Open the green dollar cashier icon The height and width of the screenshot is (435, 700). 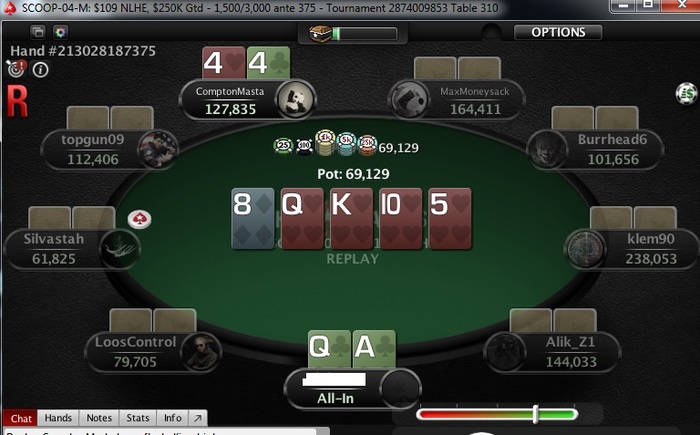pos(685,93)
